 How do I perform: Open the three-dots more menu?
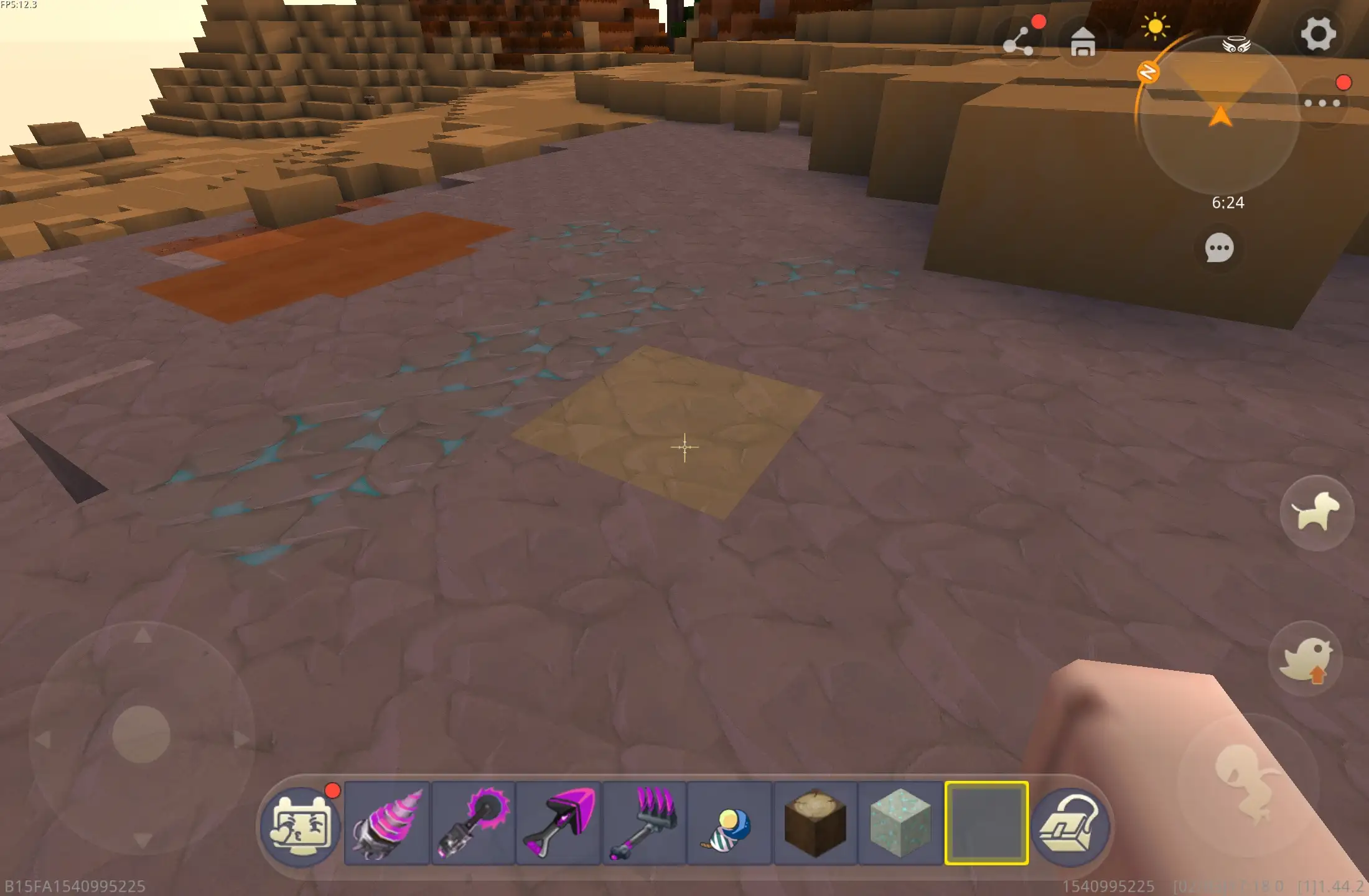coord(1322,103)
